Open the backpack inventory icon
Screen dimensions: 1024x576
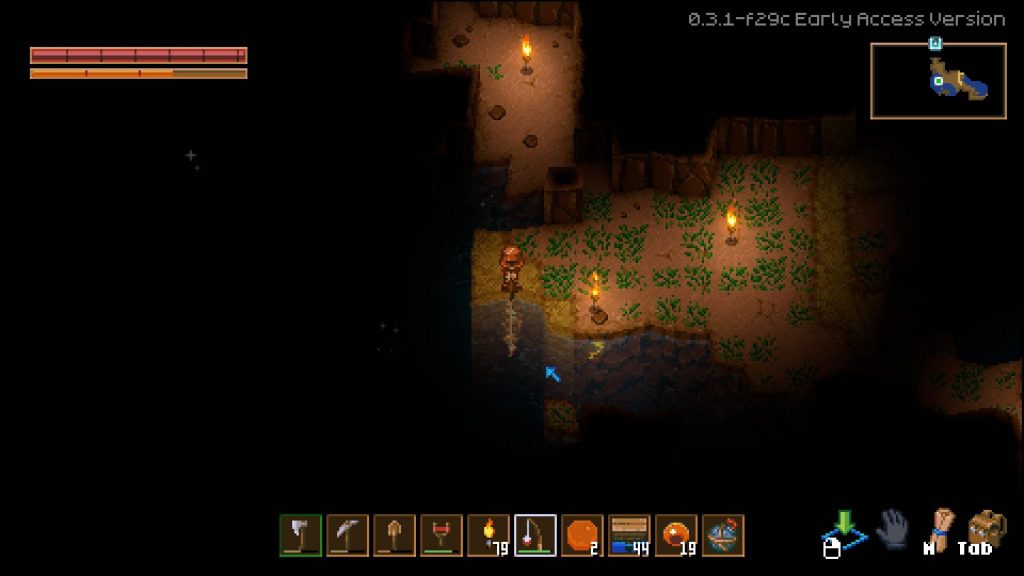tap(987, 528)
